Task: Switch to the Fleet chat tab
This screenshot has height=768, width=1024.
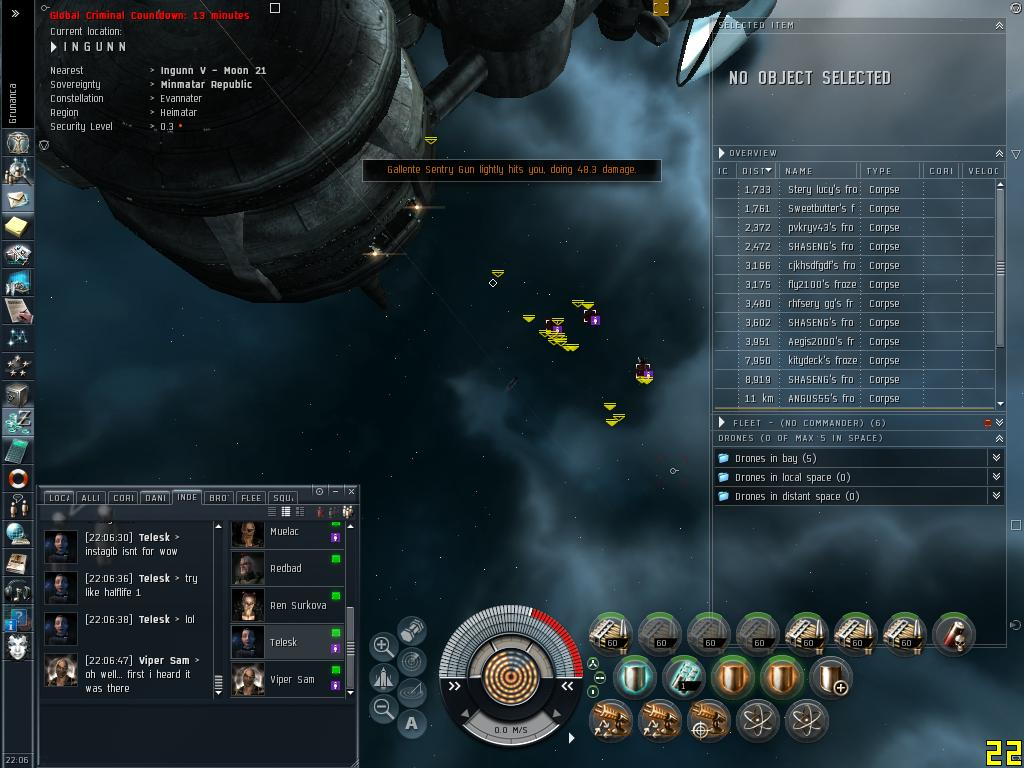Action: pyautogui.click(x=251, y=497)
